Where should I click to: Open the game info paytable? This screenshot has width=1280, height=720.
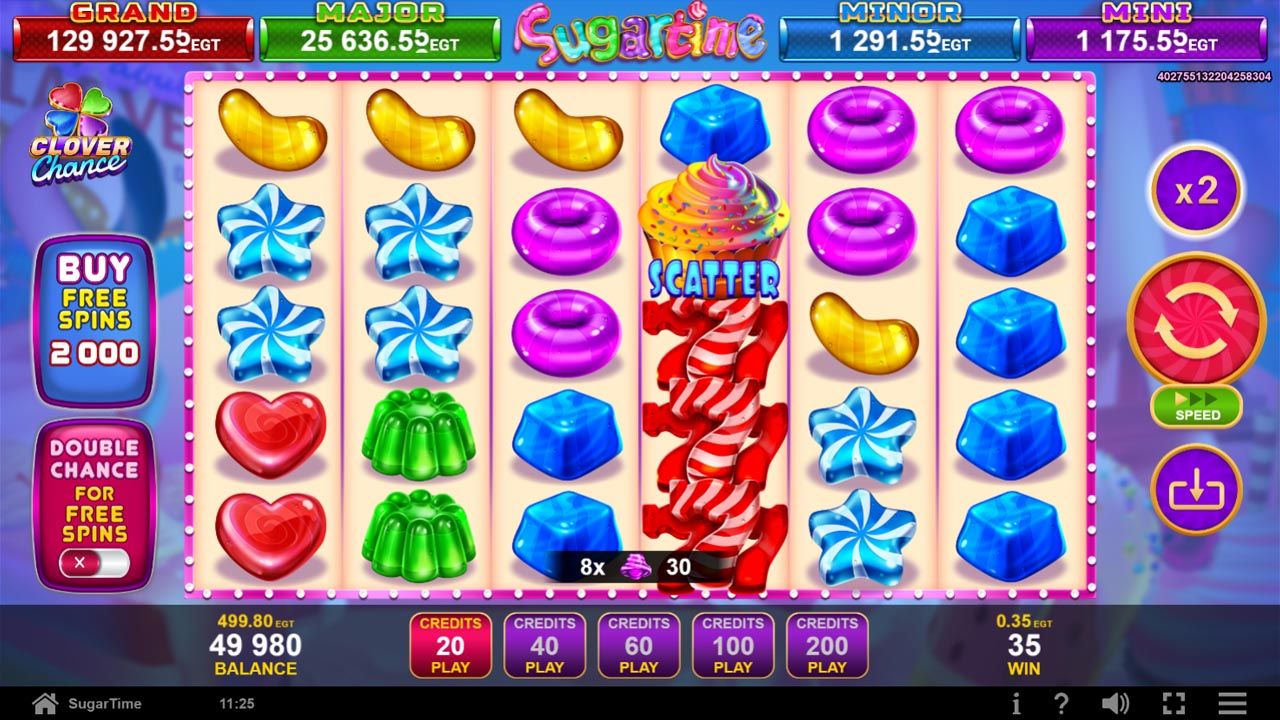(1016, 703)
